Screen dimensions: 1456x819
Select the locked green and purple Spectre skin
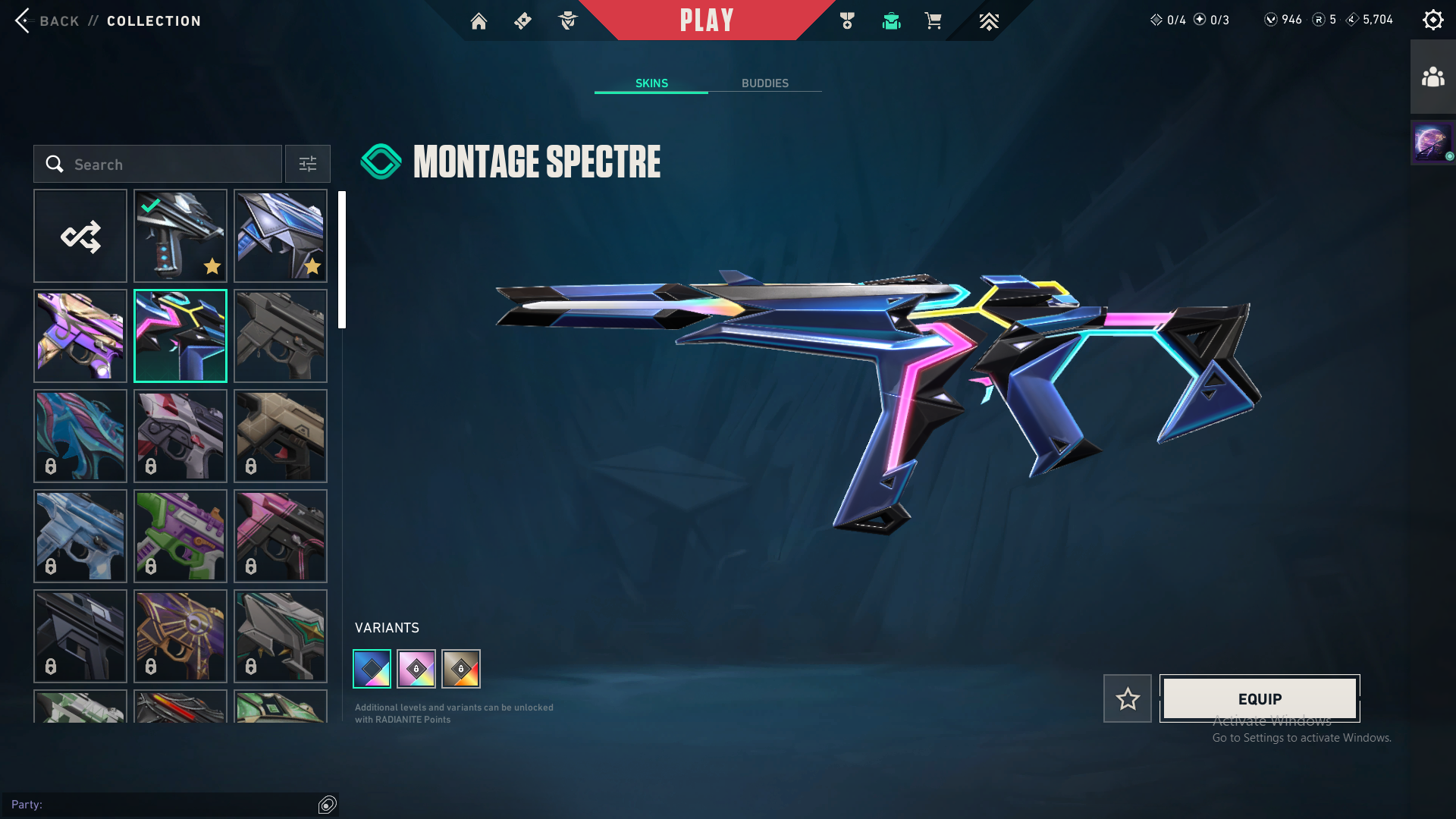pos(180,536)
